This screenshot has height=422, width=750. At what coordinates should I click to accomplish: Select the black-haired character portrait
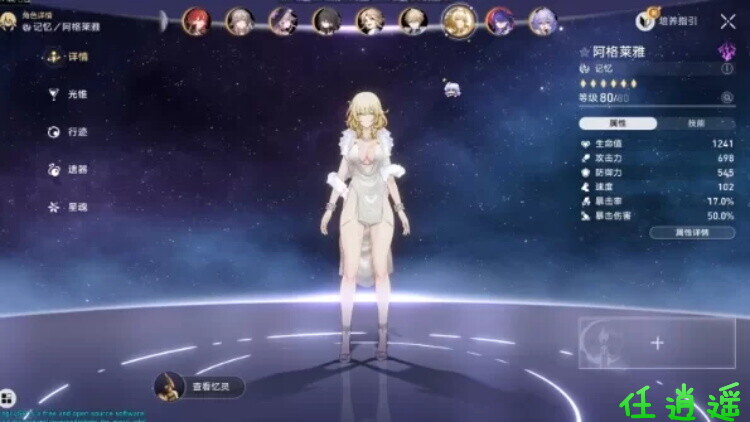(x=325, y=19)
